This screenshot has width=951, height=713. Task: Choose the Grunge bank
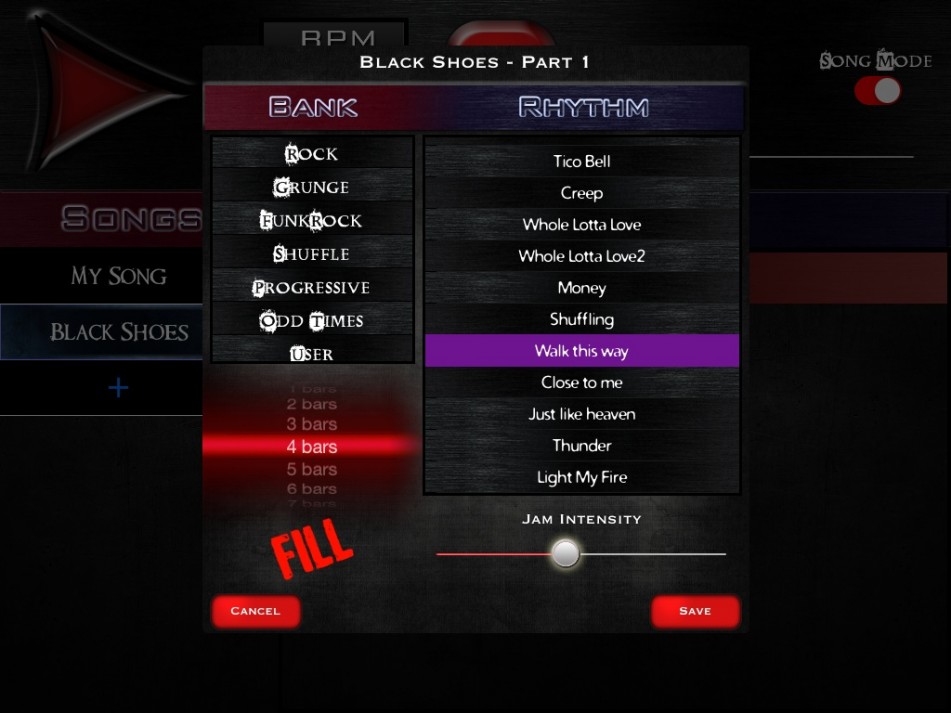(312, 187)
